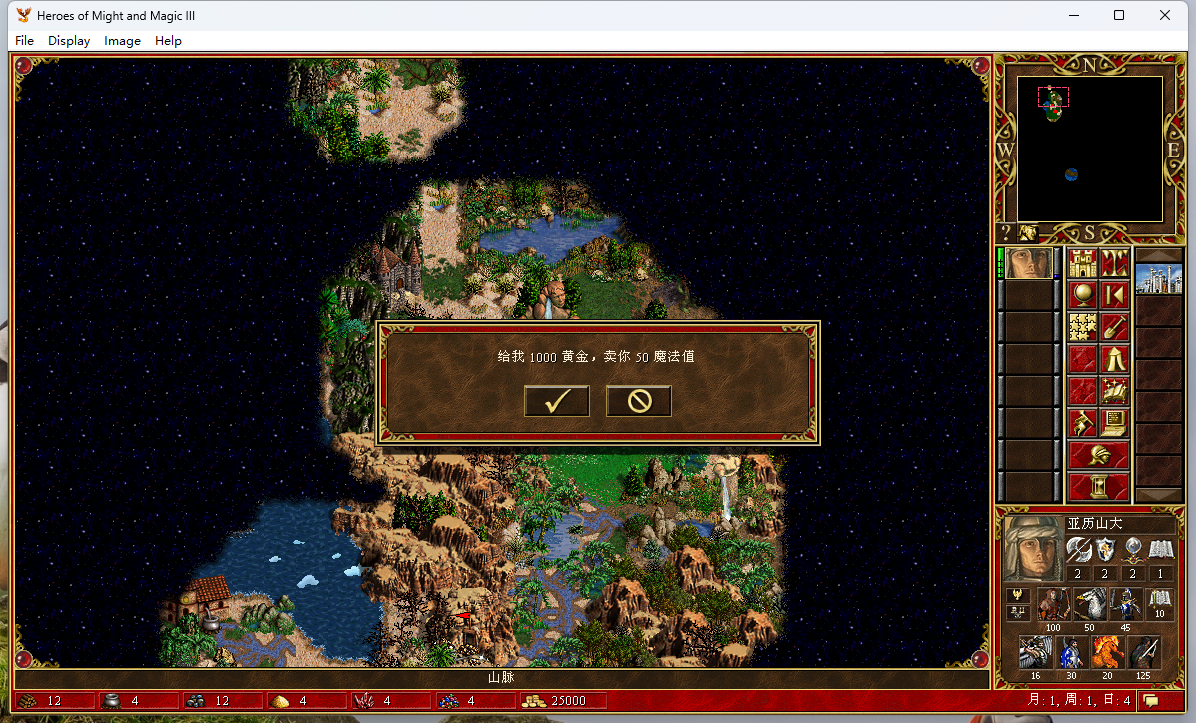Select the next hero helmet button

coord(1098,455)
